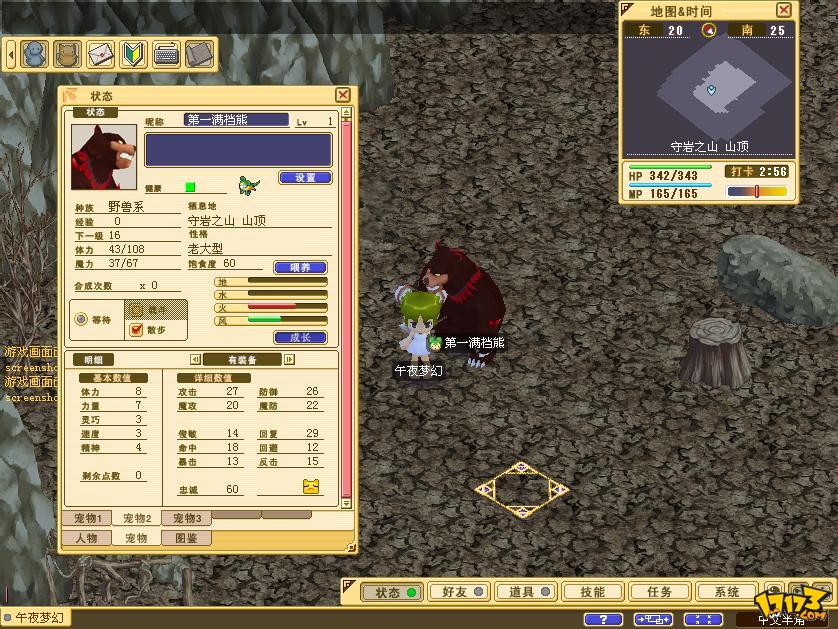
Task: Click the 设置 button for pet nickname
Action: (x=305, y=178)
